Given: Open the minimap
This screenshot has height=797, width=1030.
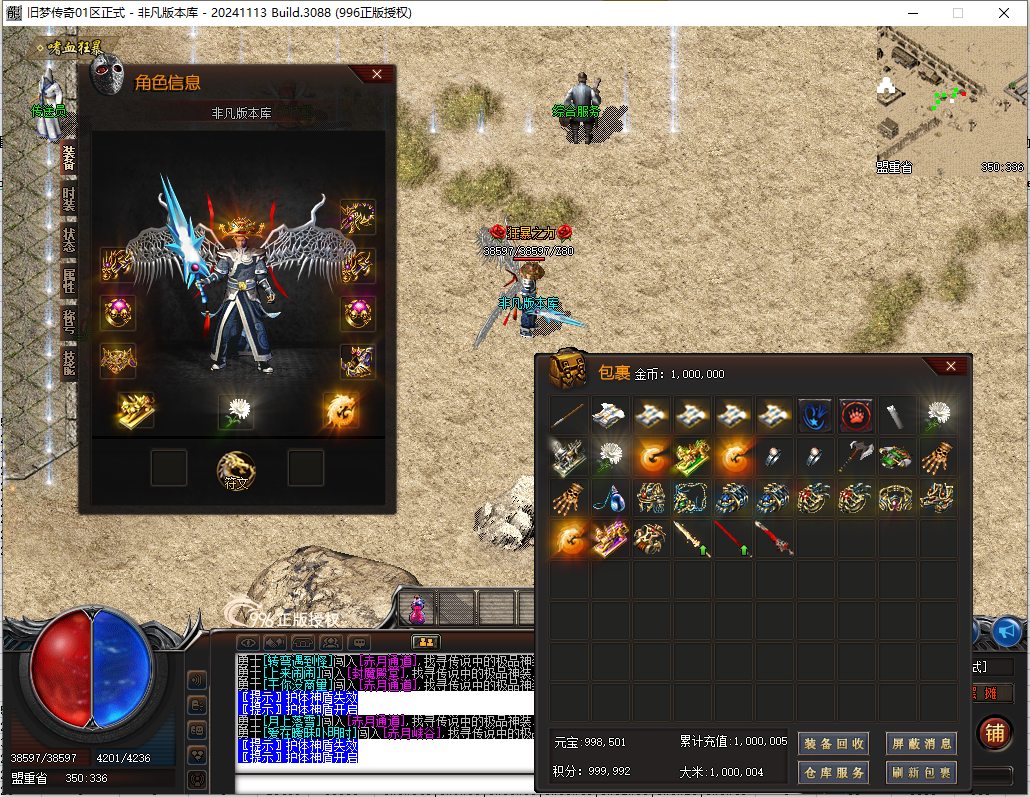Looking at the screenshot, I should click(x=950, y=98).
